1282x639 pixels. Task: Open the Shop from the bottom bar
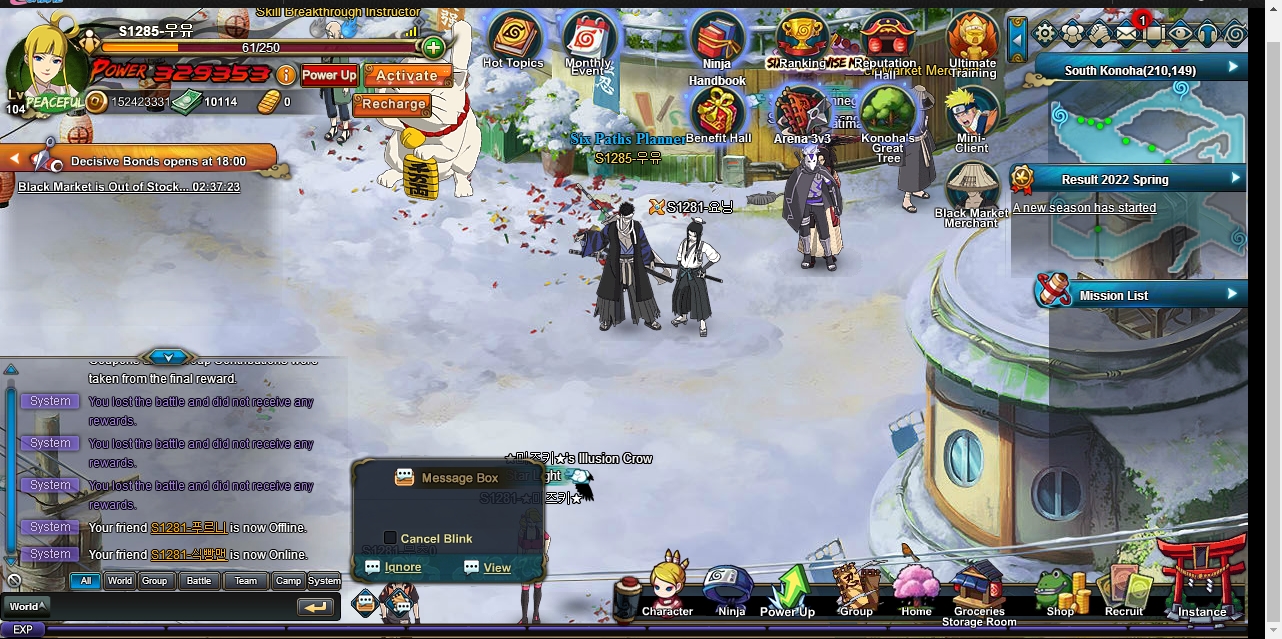coord(1060,592)
